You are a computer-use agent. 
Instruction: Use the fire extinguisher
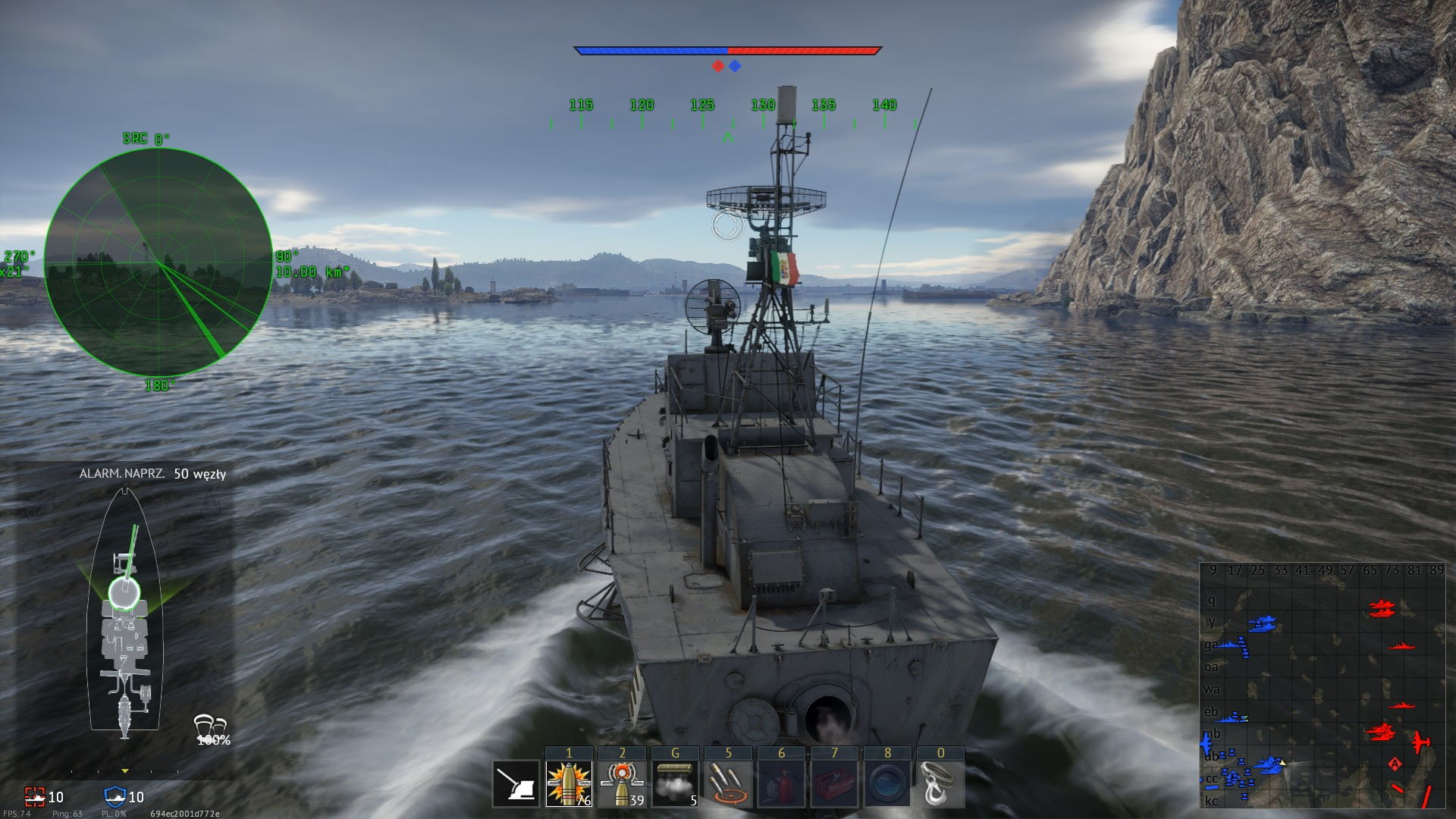pos(781,784)
